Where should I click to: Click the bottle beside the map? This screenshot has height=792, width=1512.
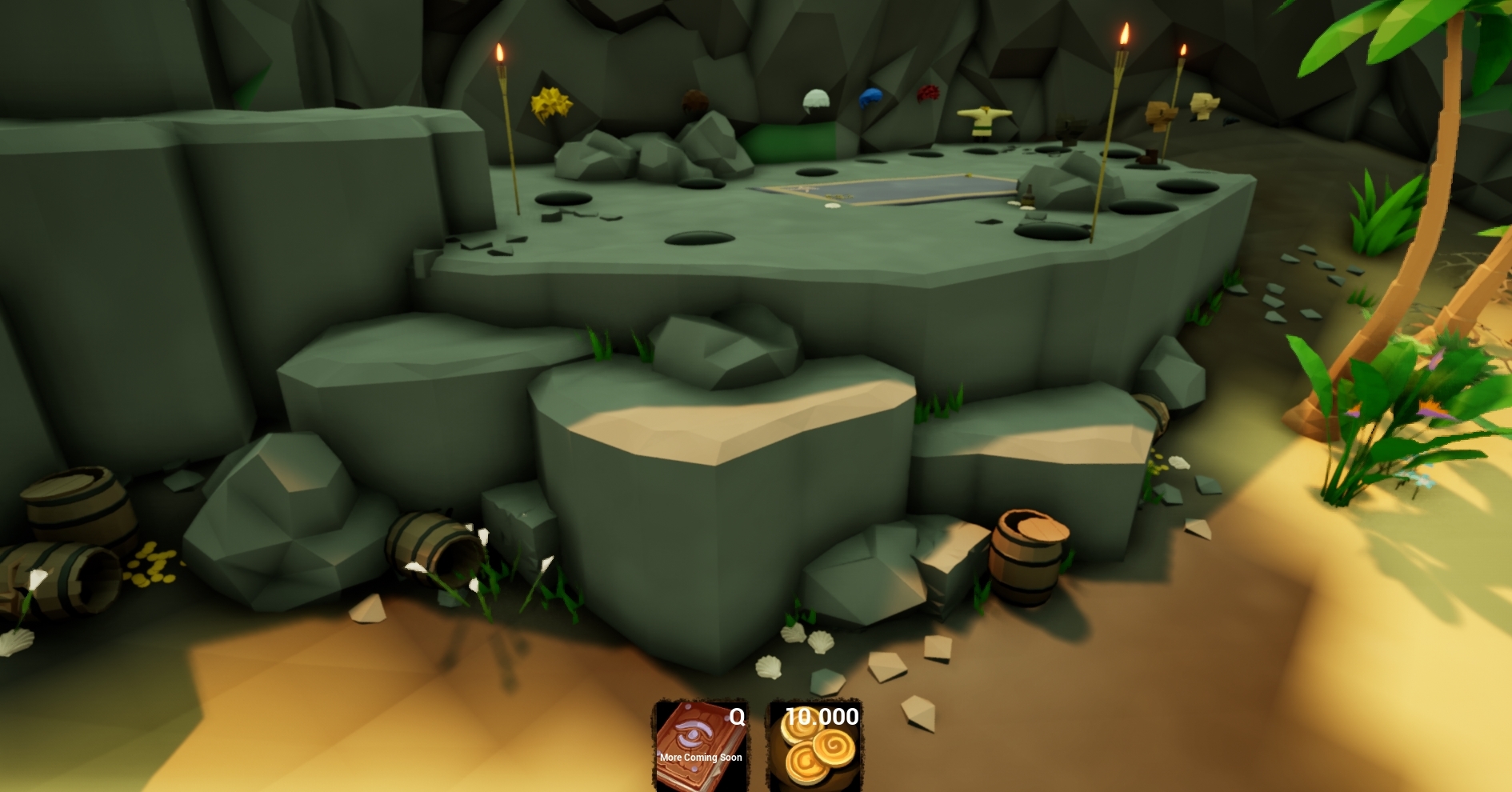pos(1029,198)
